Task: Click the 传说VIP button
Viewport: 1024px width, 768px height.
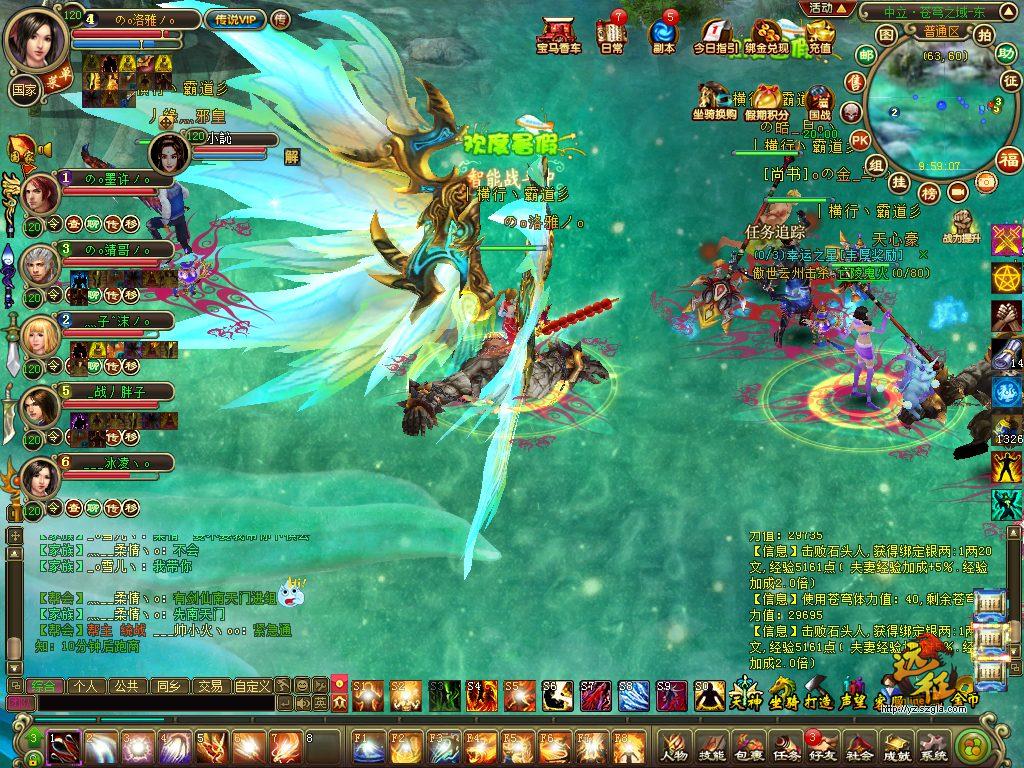Action: point(235,19)
